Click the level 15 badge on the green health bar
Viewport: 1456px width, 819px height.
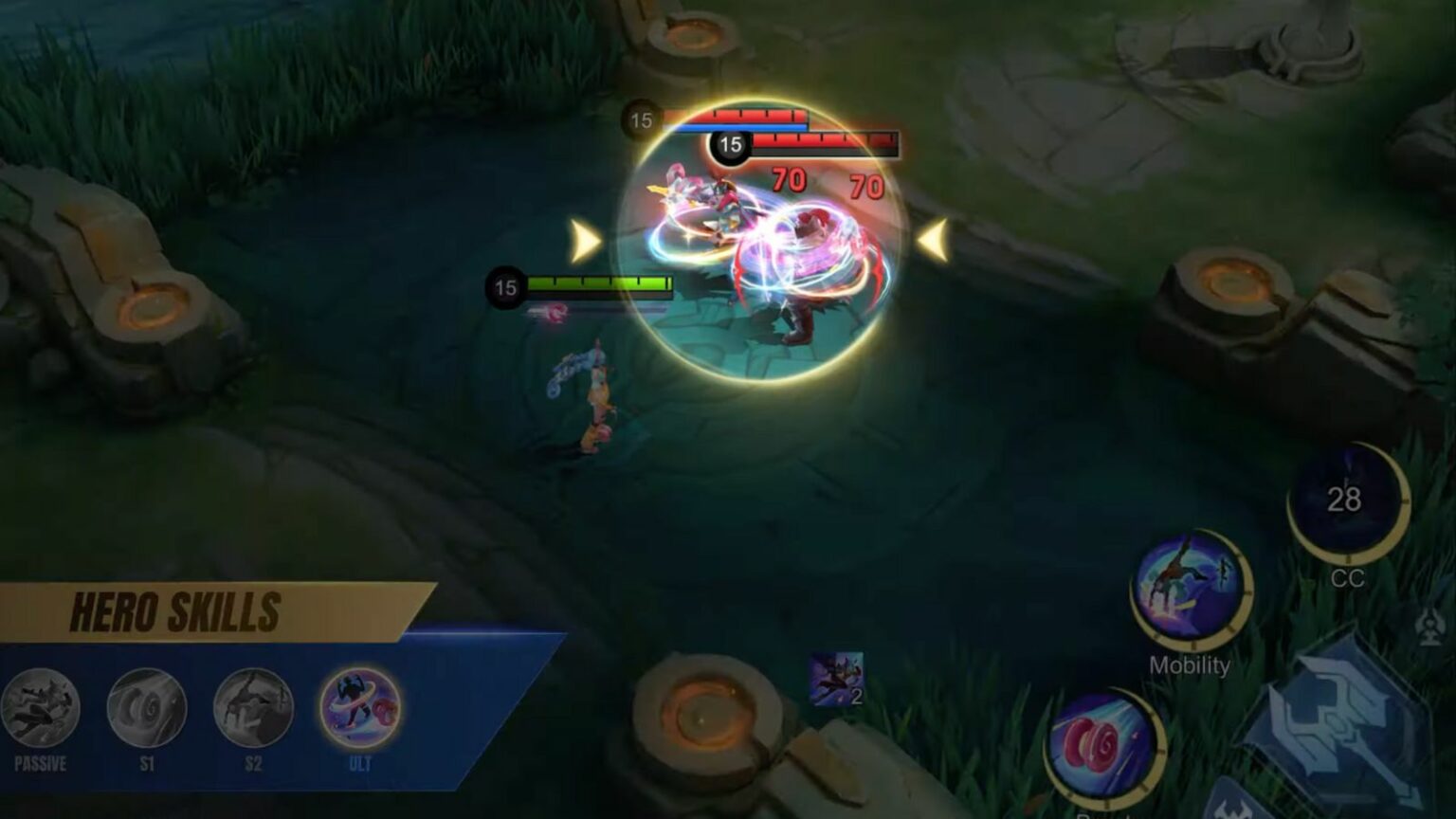[x=505, y=284]
